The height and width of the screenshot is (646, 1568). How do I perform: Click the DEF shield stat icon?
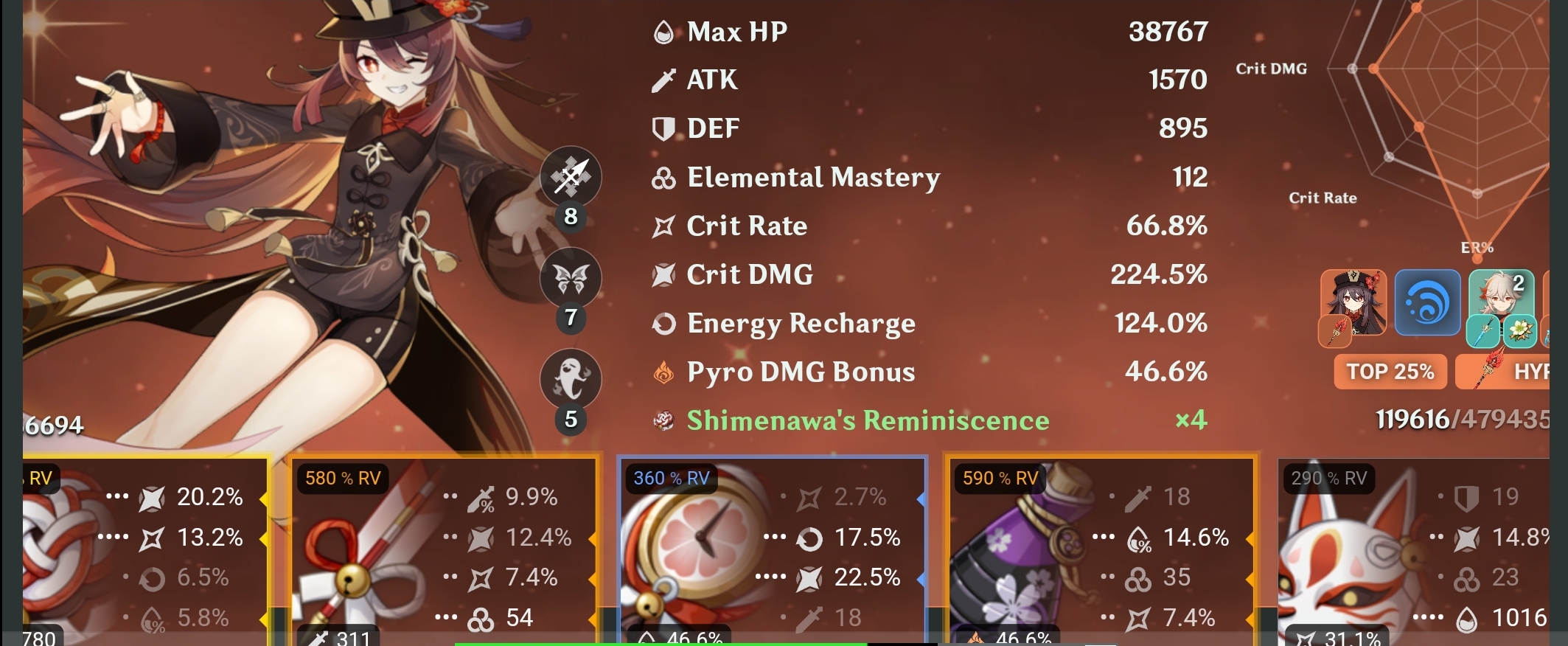coord(662,128)
